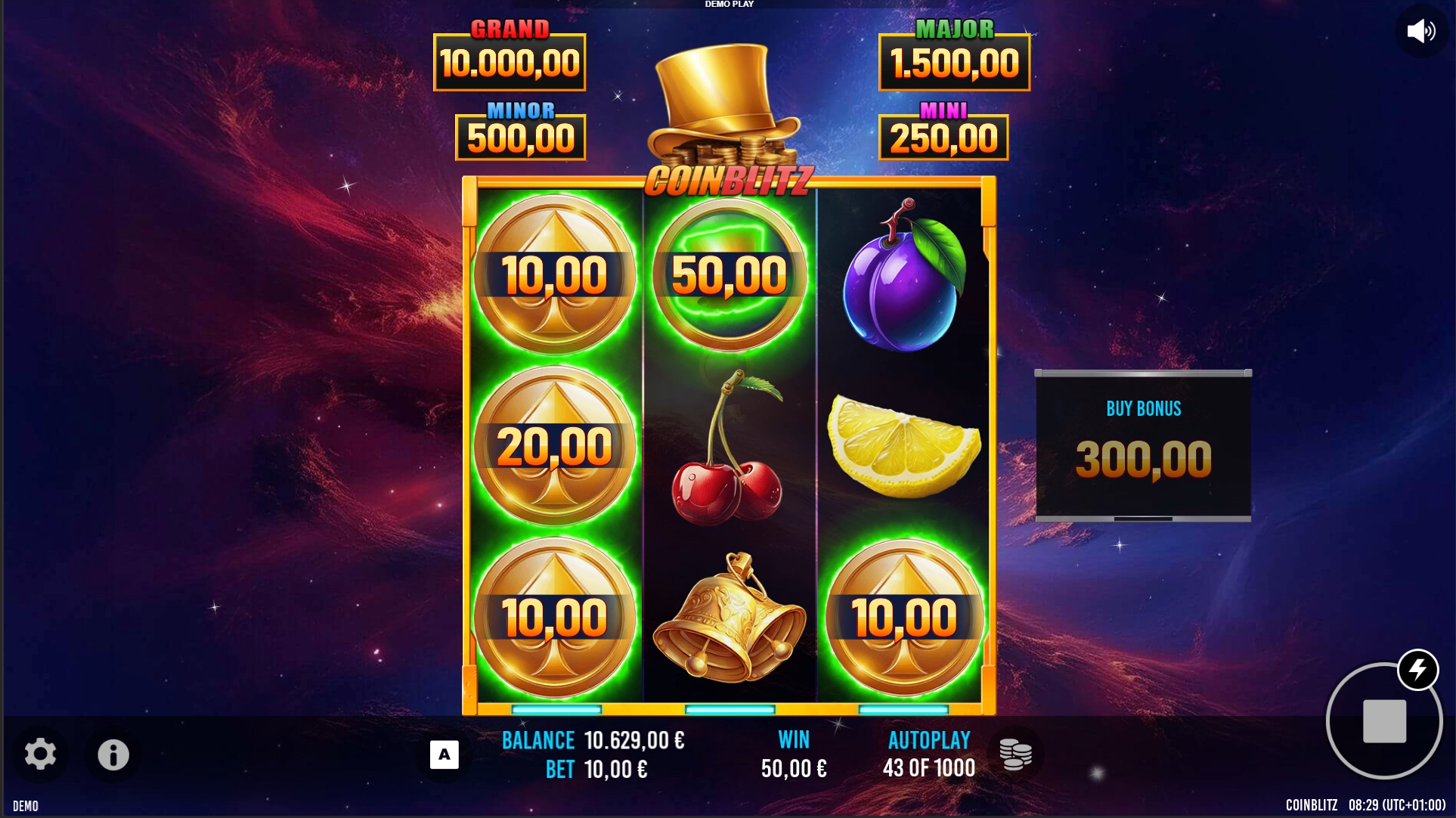The image size is (1456, 818).
Task: Stop the autoplay spins
Action: coord(1383,721)
